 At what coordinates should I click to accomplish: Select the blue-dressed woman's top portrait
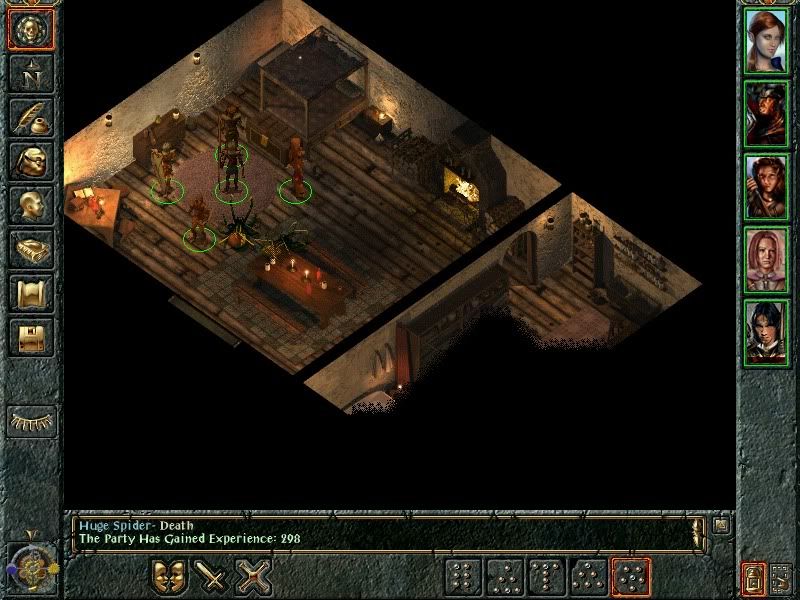(766, 40)
